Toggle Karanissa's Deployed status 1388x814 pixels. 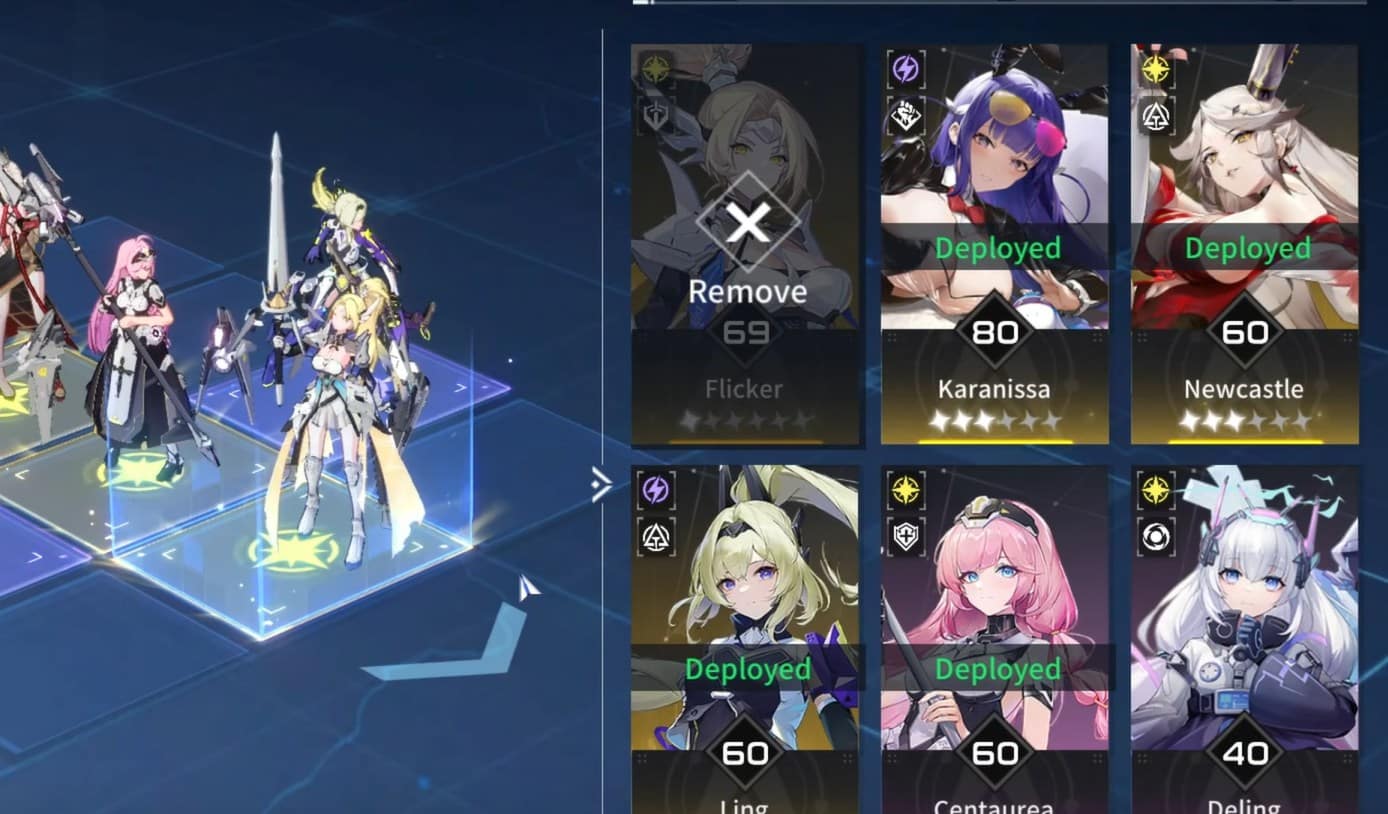click(996, 246)
